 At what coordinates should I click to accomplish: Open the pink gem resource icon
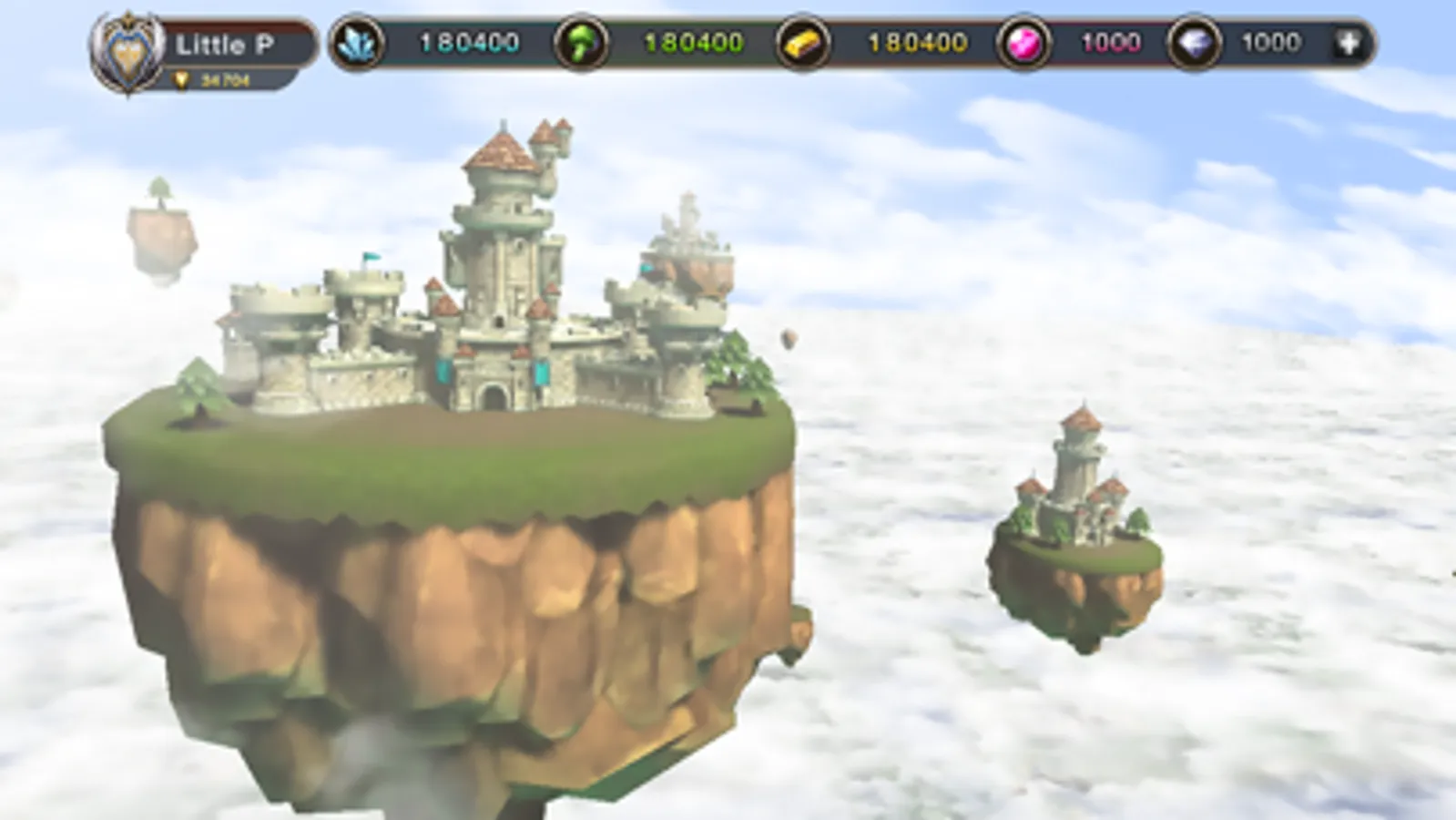click(x=1023, y=42)
